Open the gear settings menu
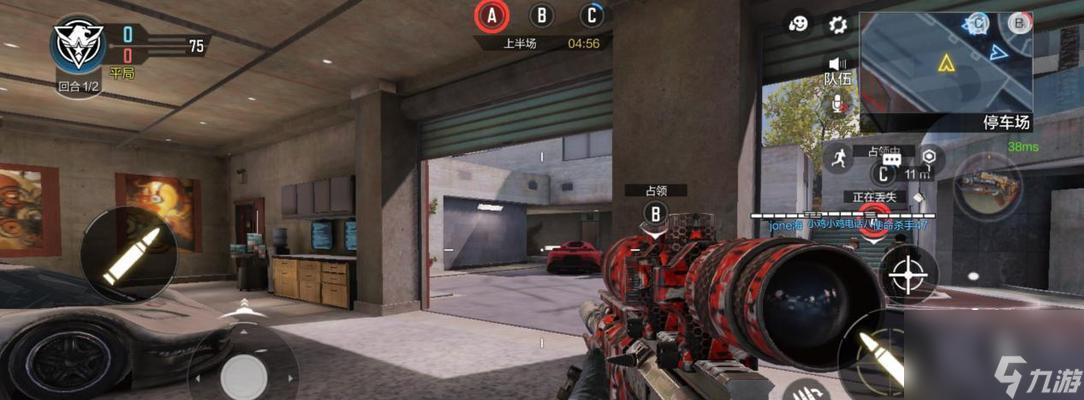 837,24
